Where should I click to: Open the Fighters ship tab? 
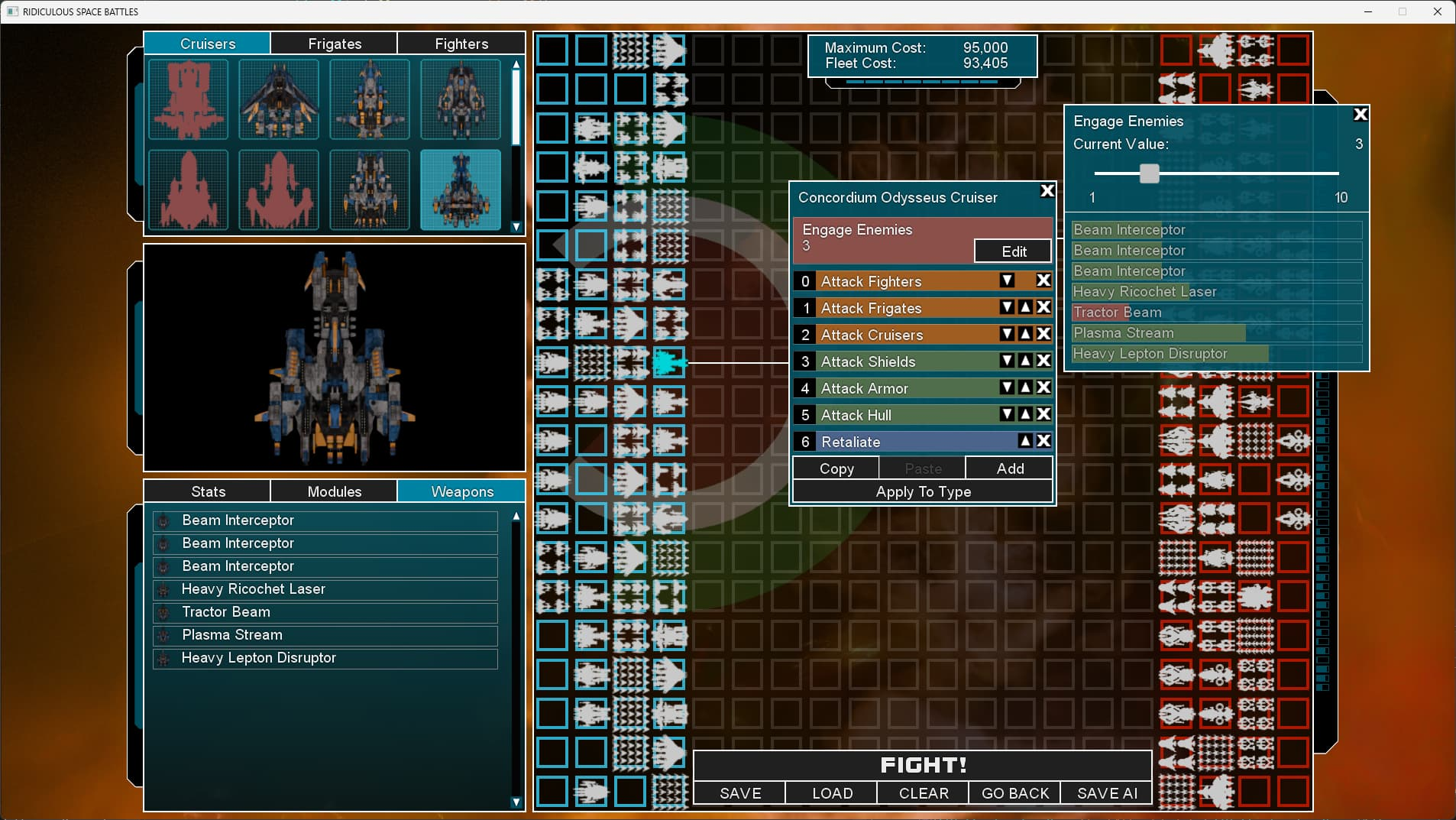461,44
